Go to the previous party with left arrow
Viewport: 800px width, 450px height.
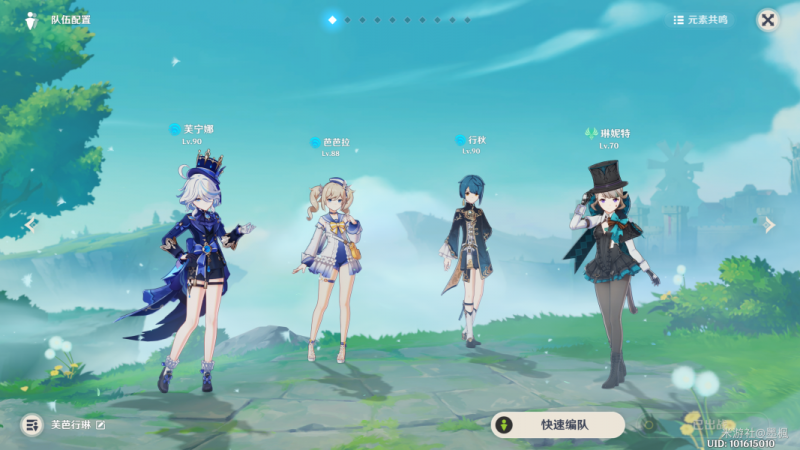coord(30,225)
